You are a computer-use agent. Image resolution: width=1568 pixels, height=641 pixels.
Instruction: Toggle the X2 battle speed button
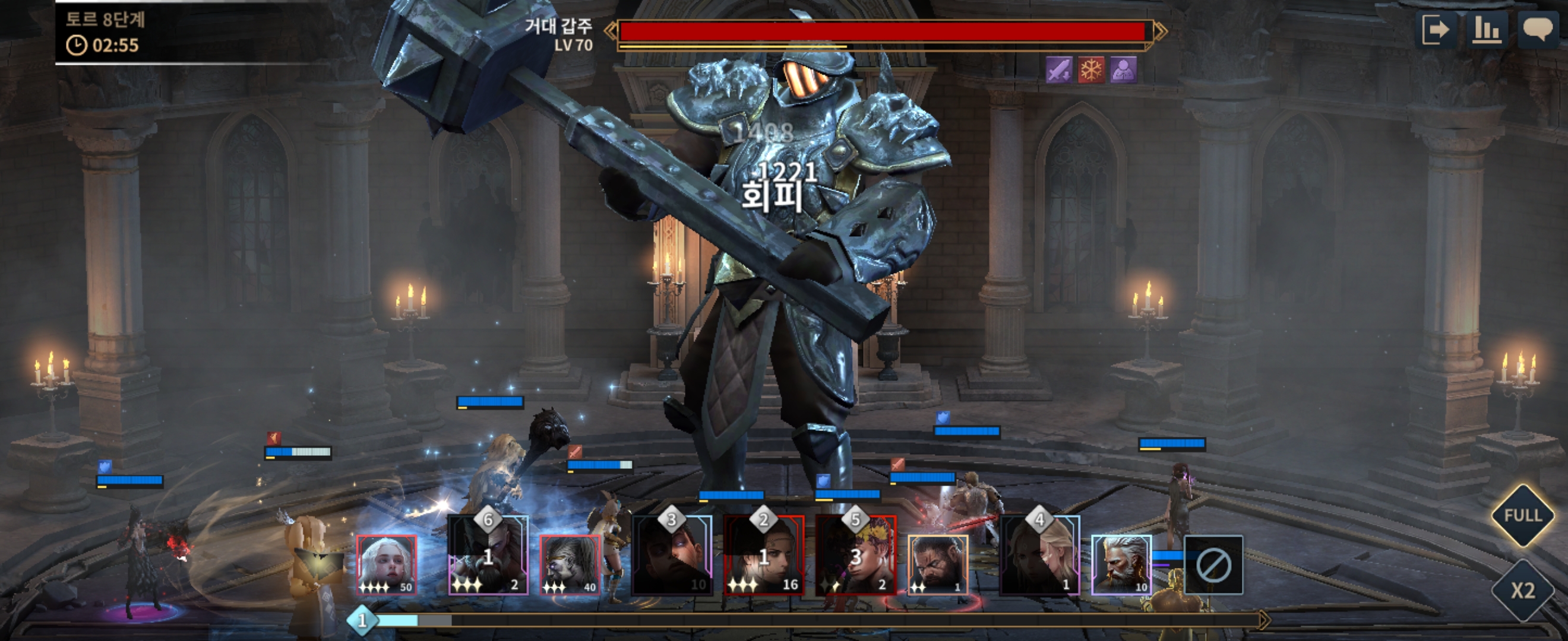click(1522, 590)
